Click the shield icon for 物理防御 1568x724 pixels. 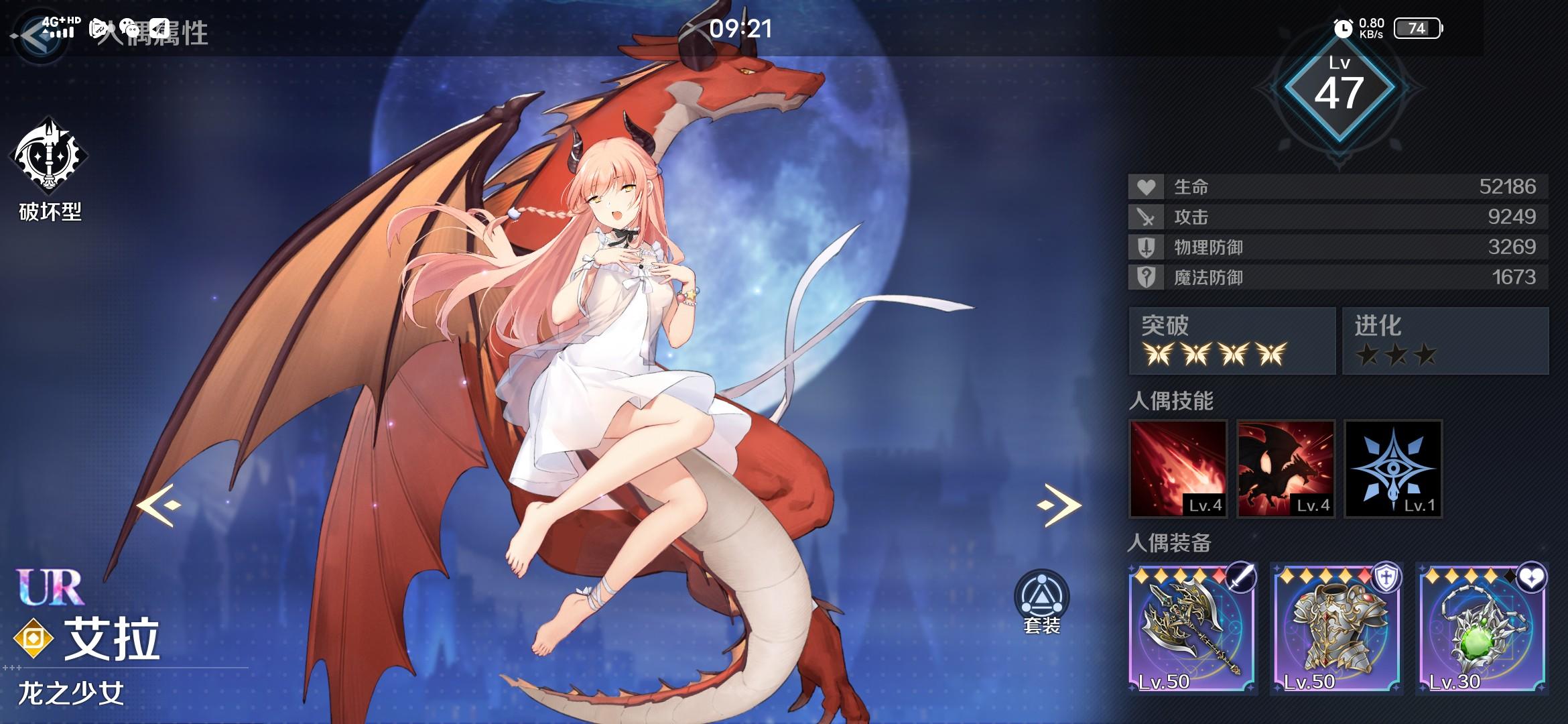pyautogui.click(x=1147, y=247)
